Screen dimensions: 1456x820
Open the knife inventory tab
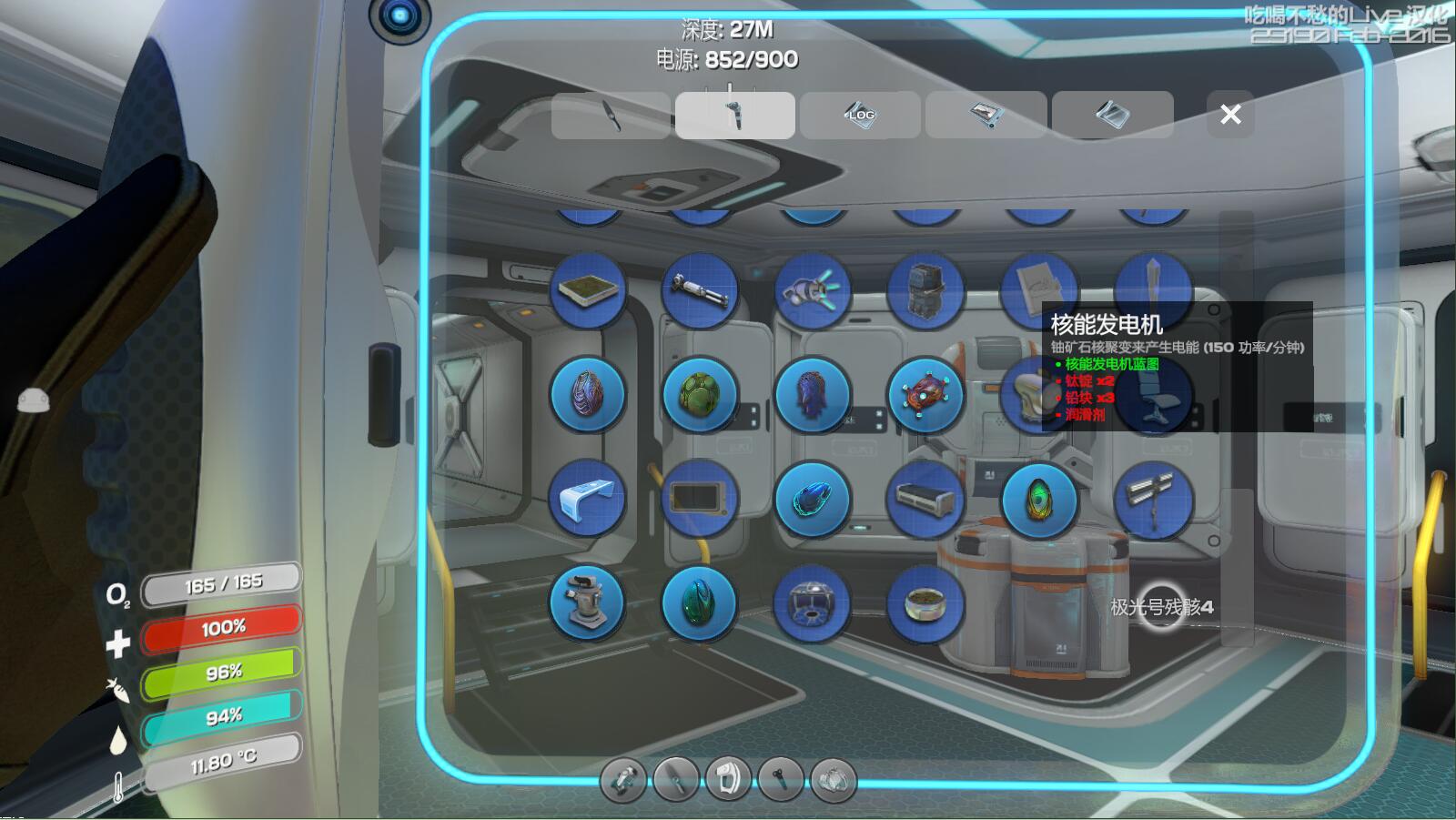tap(611, 115)
